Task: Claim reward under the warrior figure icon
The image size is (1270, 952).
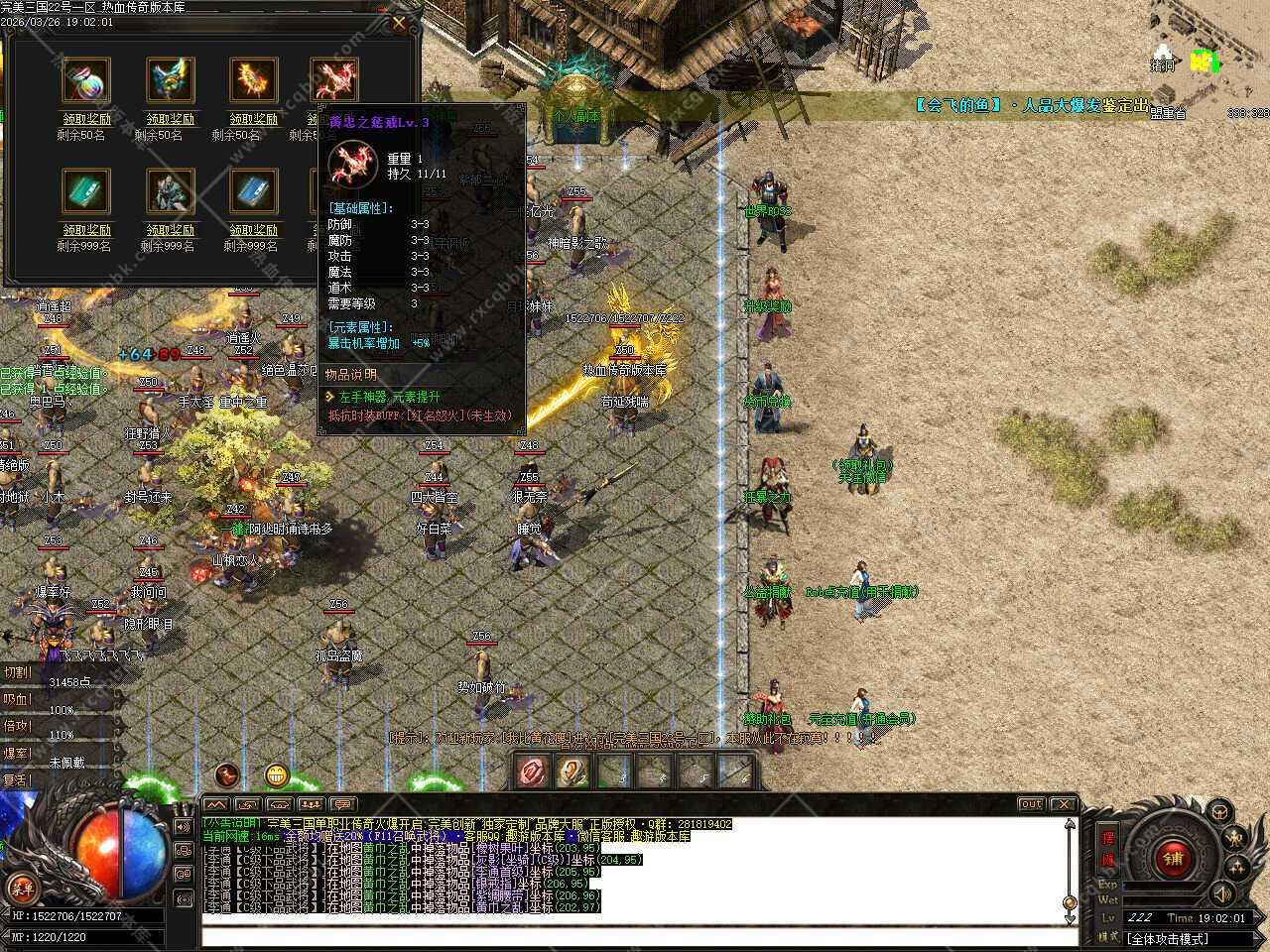Action: click(171, 230)
